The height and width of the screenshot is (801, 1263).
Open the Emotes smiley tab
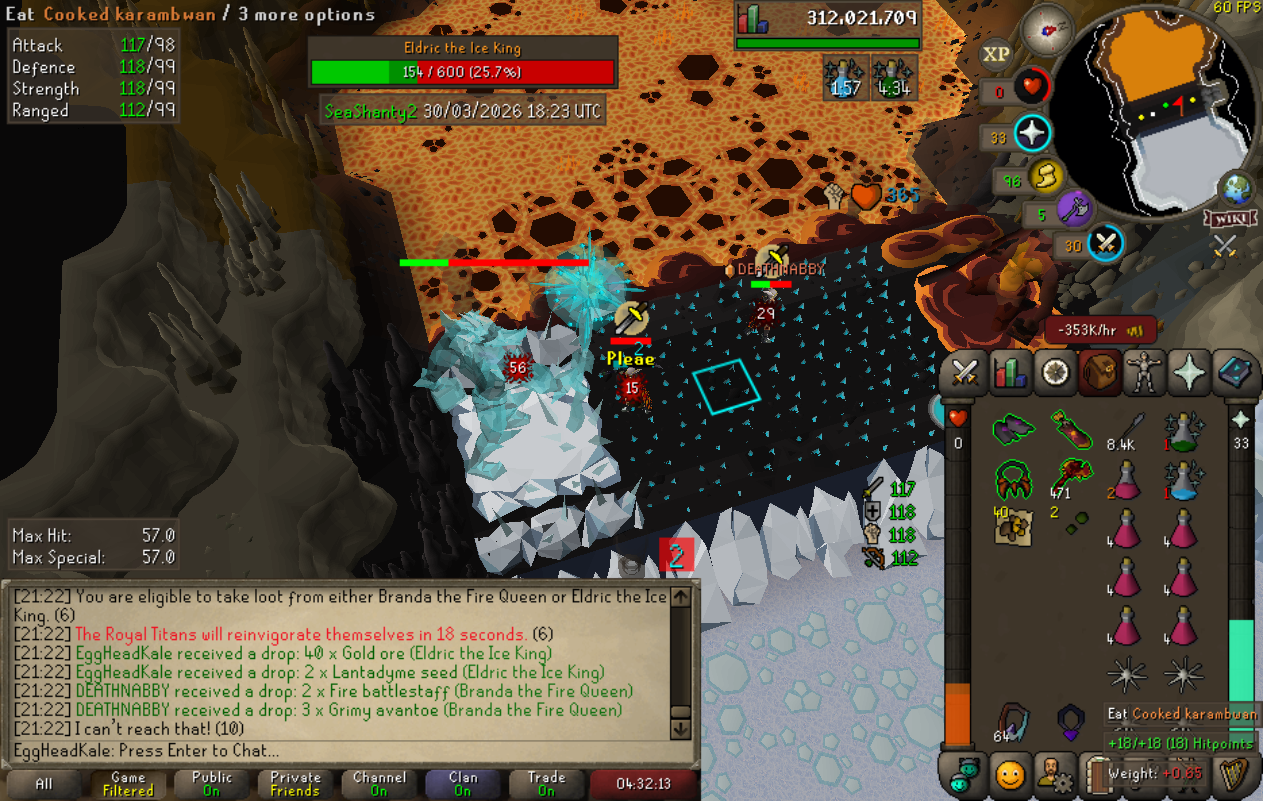pyautogui.click(x=1011, y=774)
